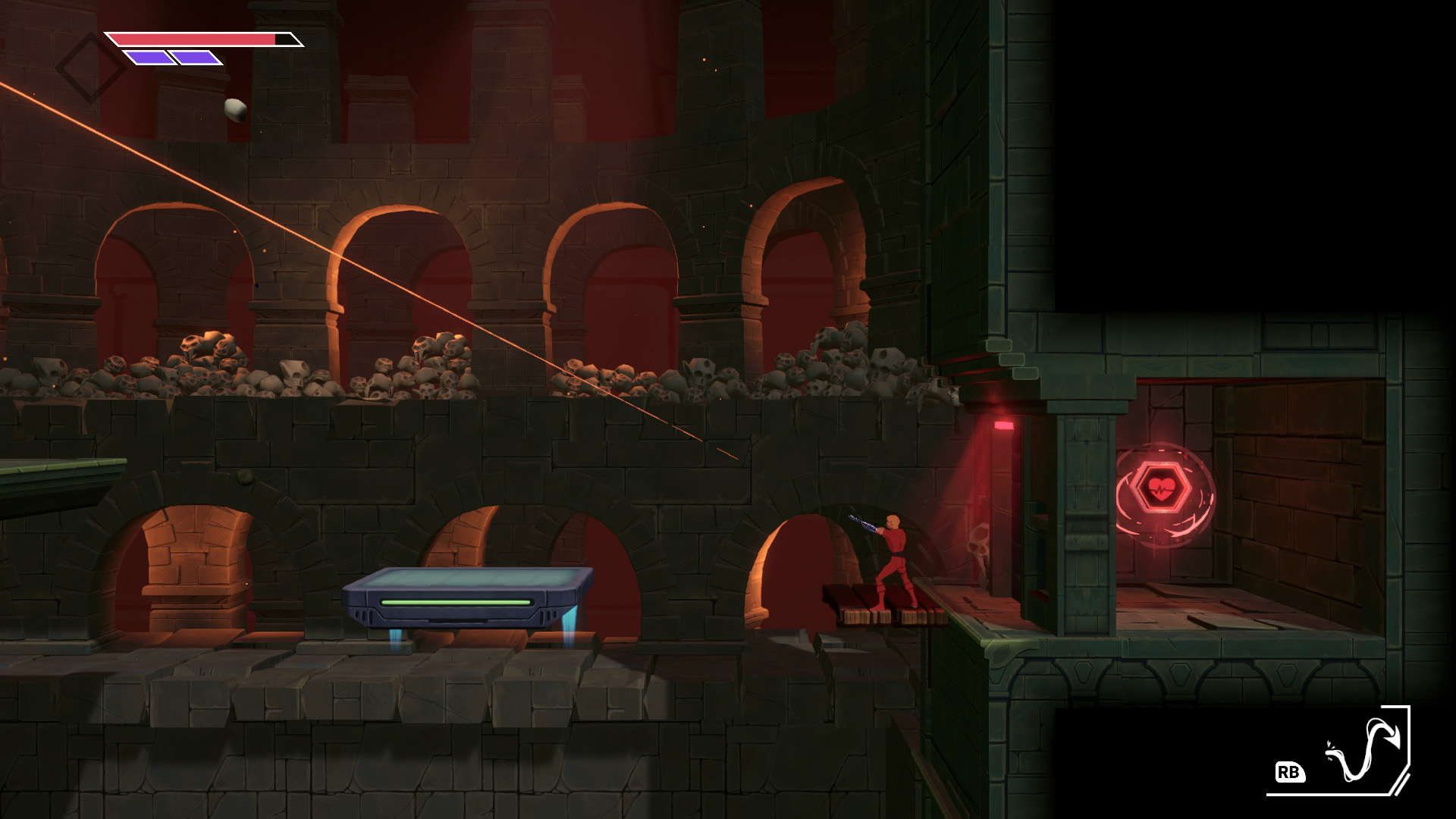Screen dimensions: 1456x819
Task: Select the empty diamond item slot
Action: (x=91, y=67)
